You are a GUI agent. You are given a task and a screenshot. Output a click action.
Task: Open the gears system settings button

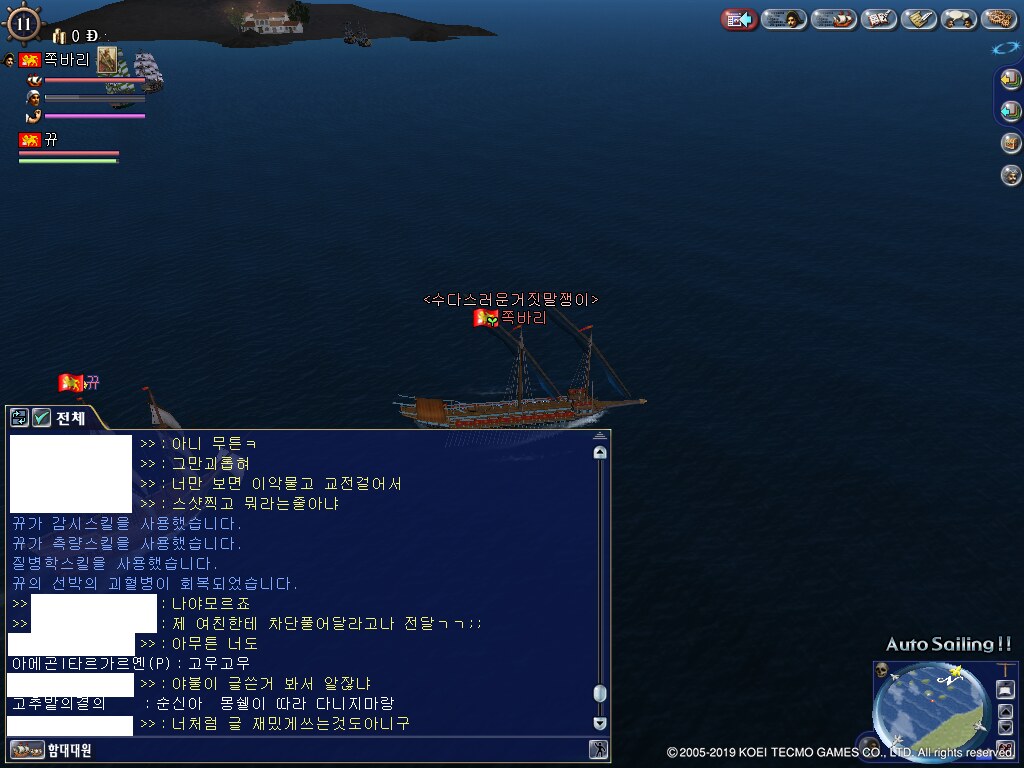click(999, 19)
